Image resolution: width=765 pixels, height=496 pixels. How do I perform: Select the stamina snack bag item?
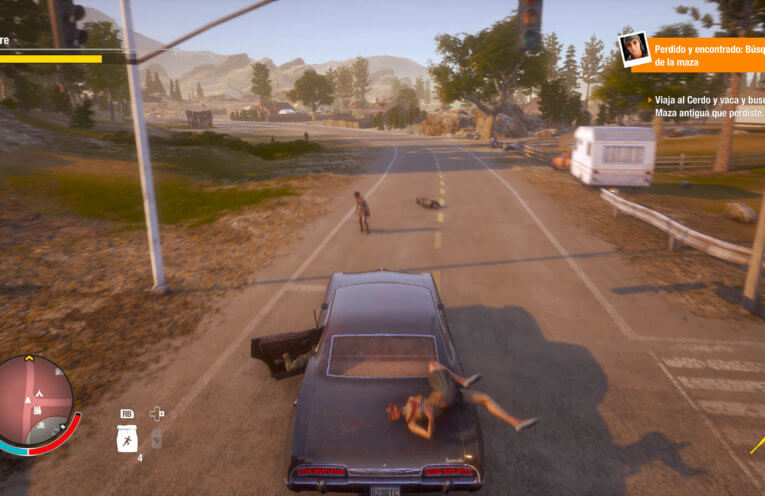(x=127, y=439)
